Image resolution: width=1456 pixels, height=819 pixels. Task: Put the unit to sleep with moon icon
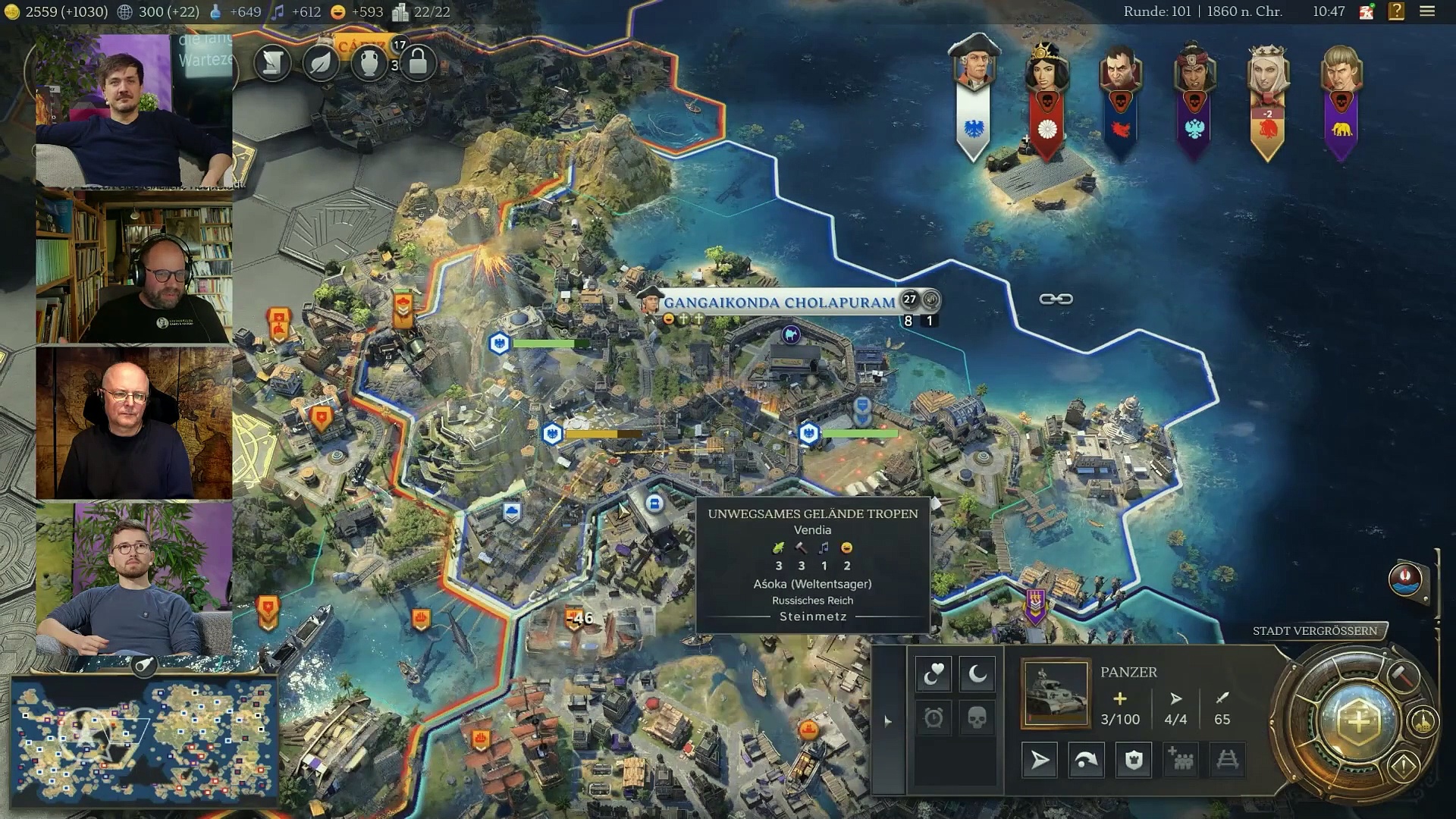point(977,673)
